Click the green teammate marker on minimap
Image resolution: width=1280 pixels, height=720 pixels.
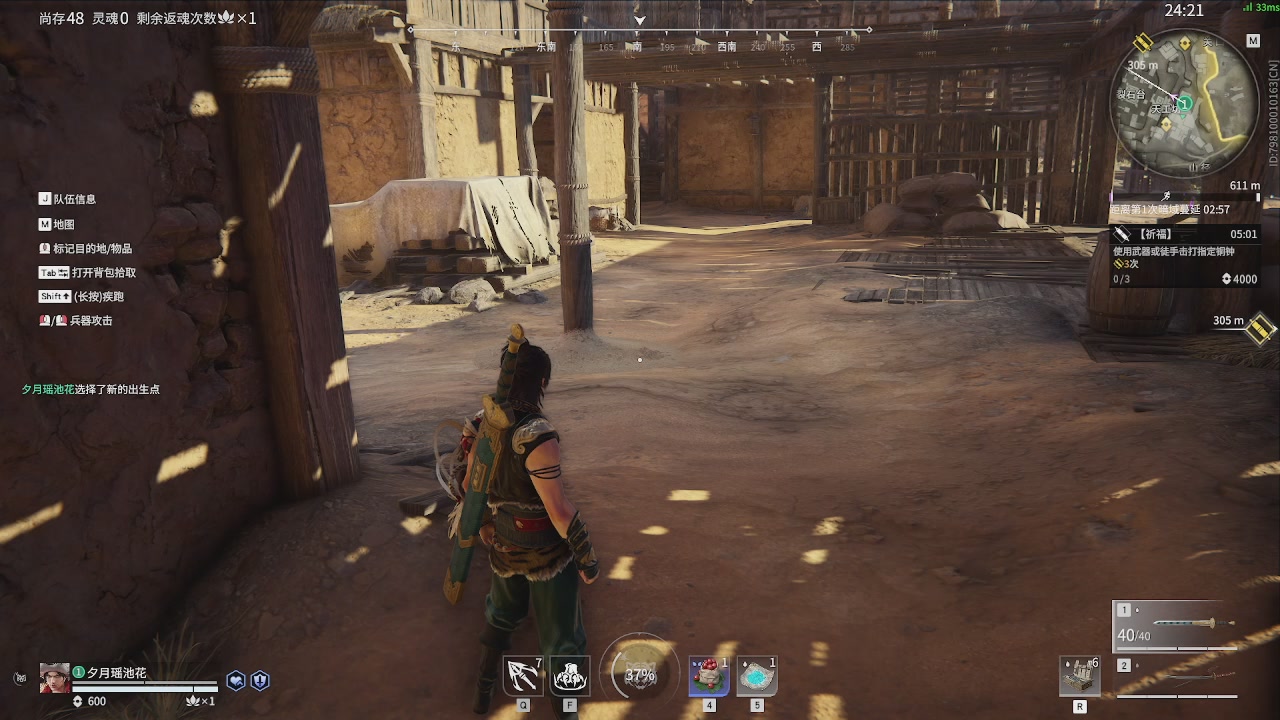click(1184, 103)
